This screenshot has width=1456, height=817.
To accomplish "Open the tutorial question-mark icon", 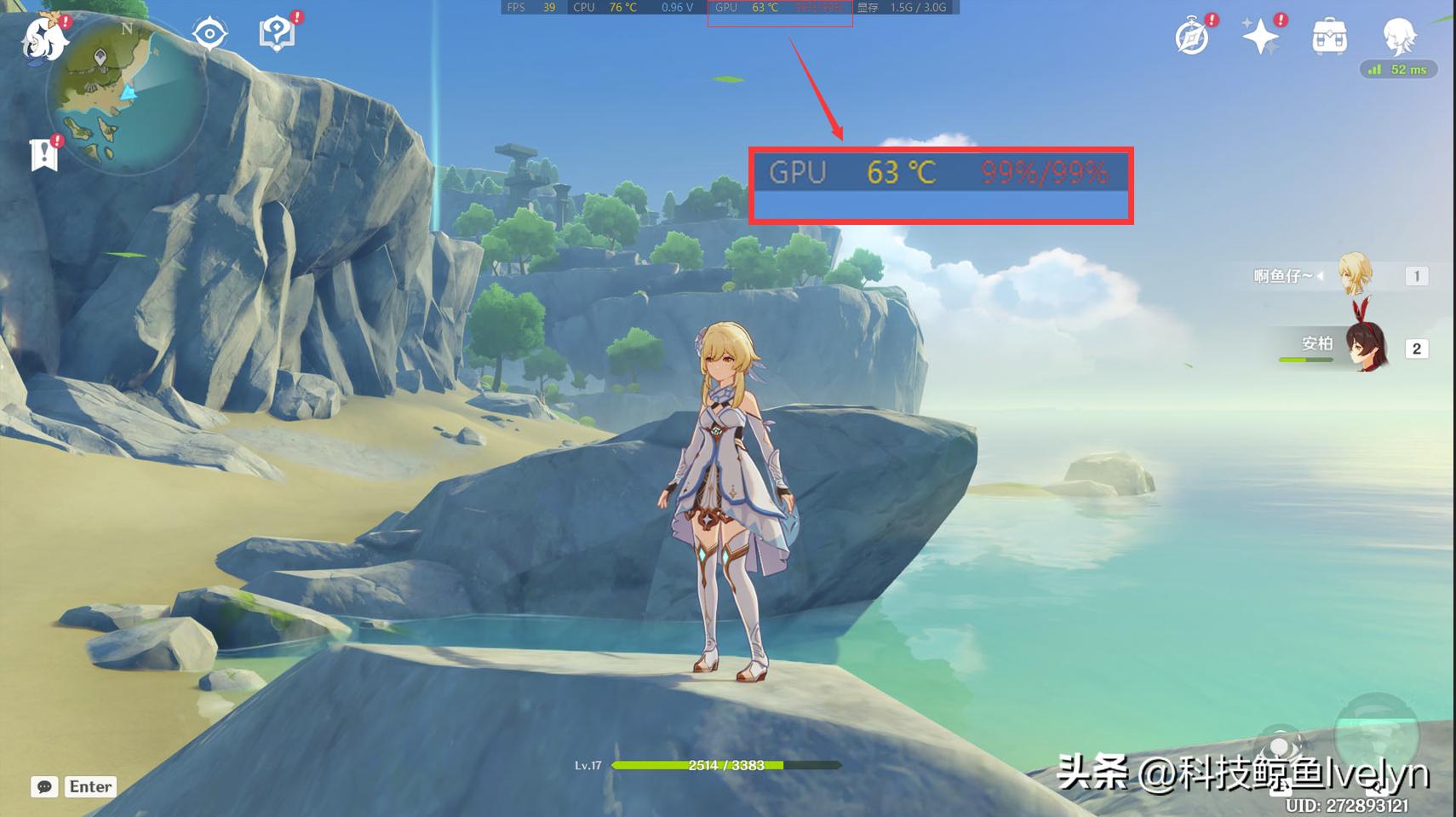I will click(x=276, y=34).
